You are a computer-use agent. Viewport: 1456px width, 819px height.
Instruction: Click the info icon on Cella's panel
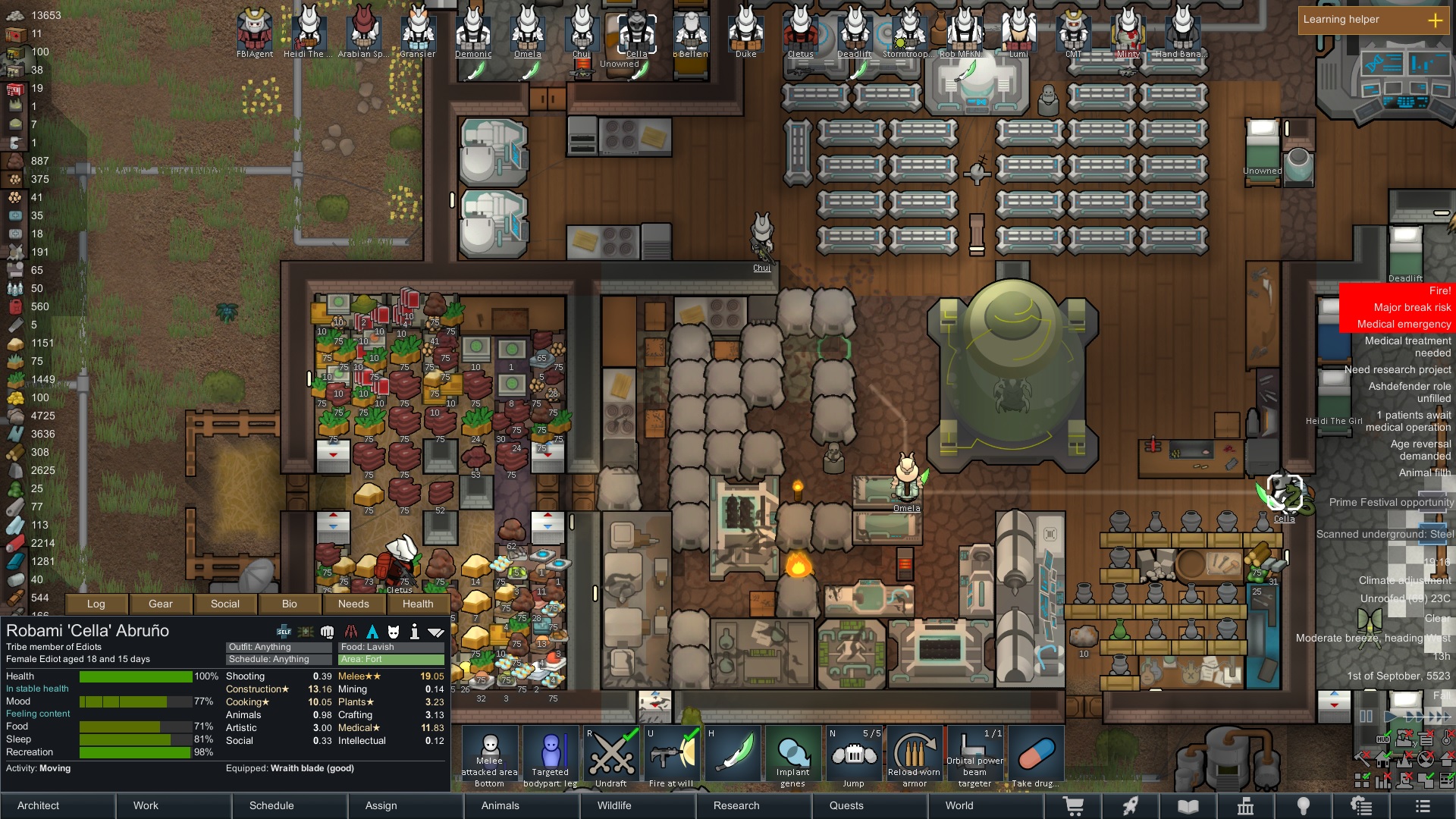(414, 631)
